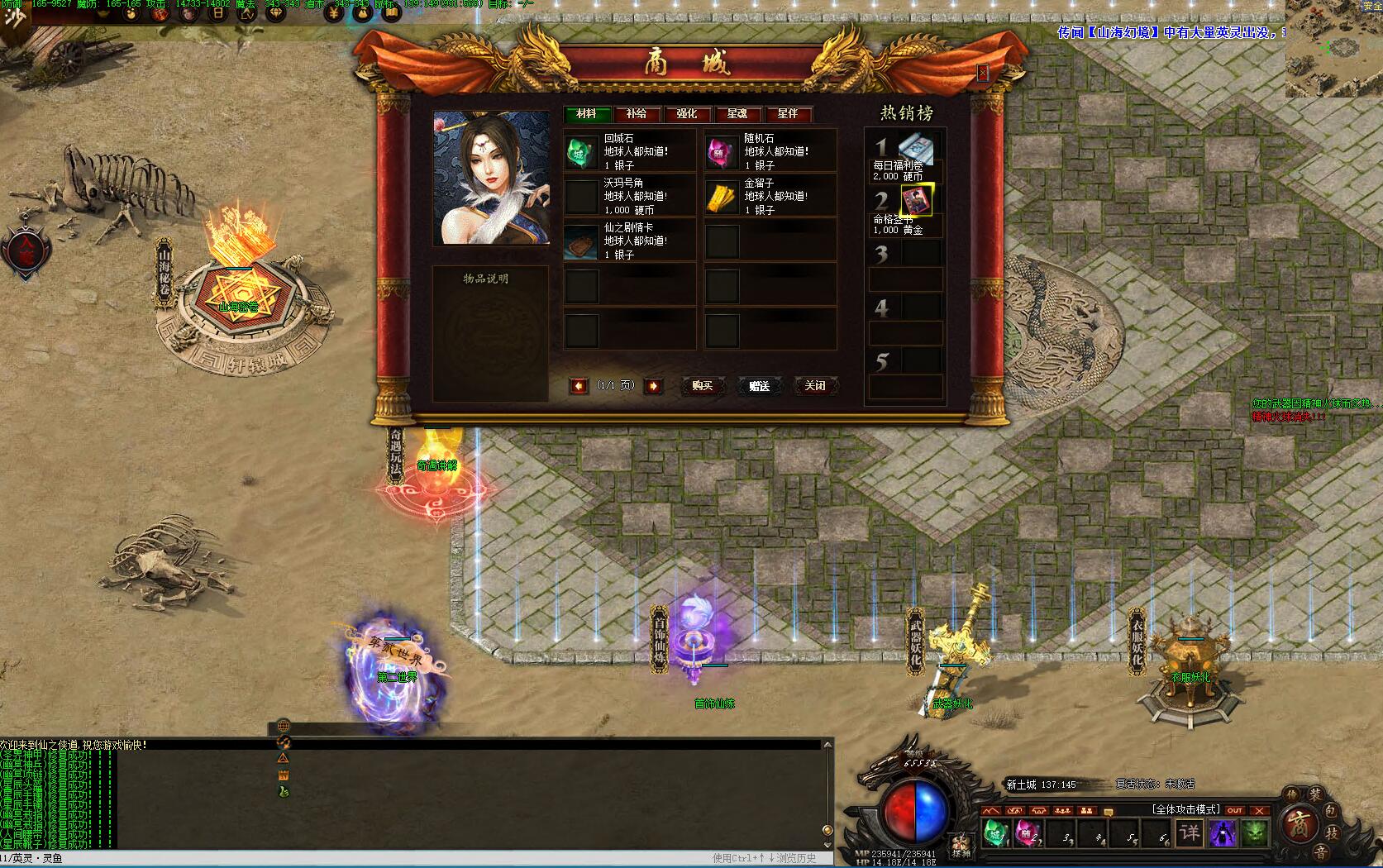Select the 每日福利卷 bestseller item
Viewport: 1383px width, 868px height.
916,147
